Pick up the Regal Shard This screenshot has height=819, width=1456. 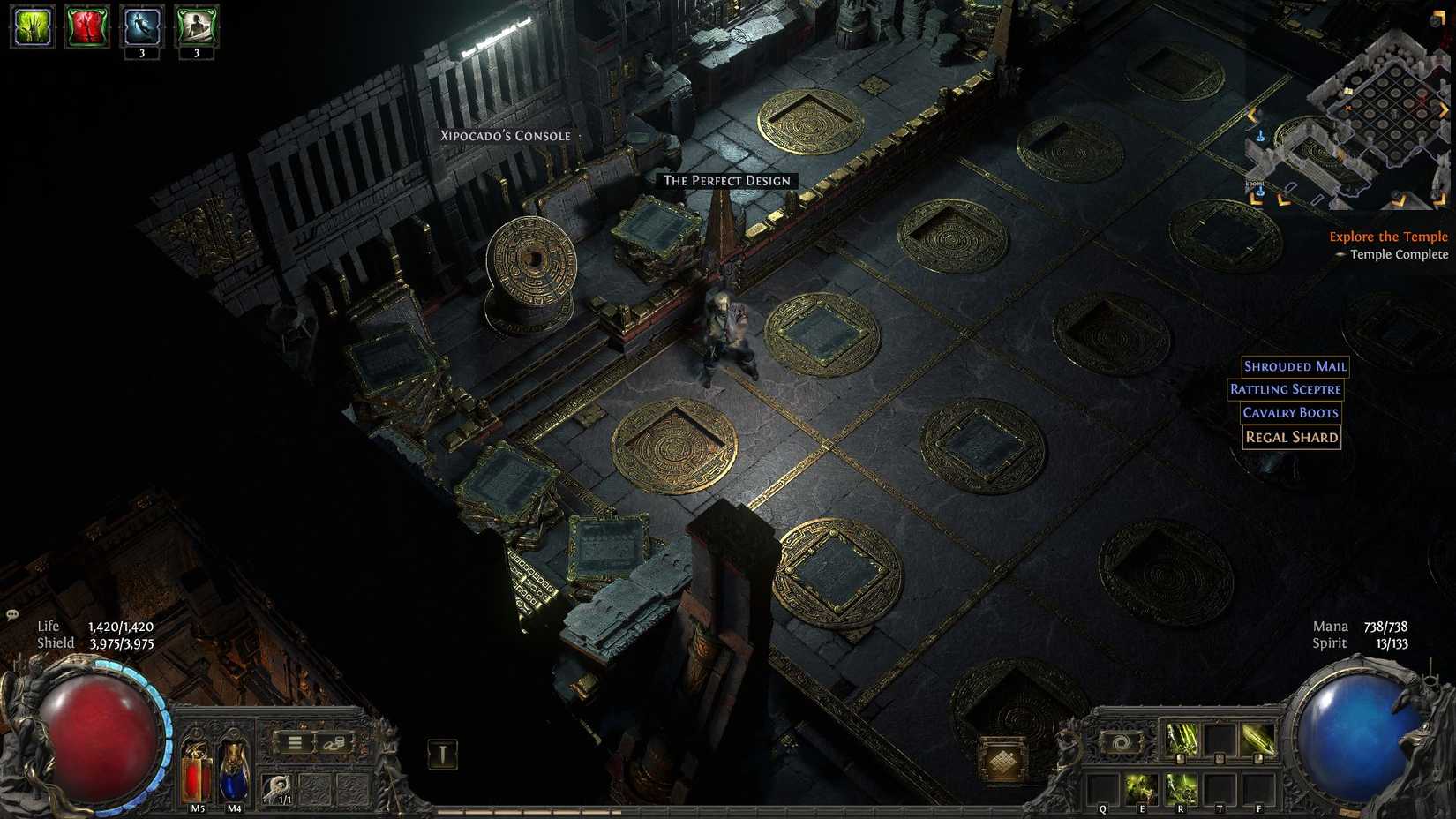click(1291, 437)
